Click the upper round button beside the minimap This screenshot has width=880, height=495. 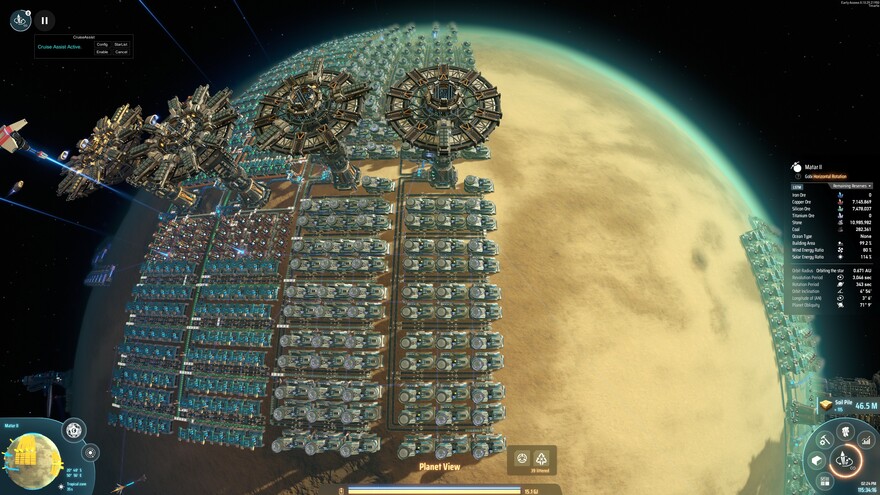(74, 431)
